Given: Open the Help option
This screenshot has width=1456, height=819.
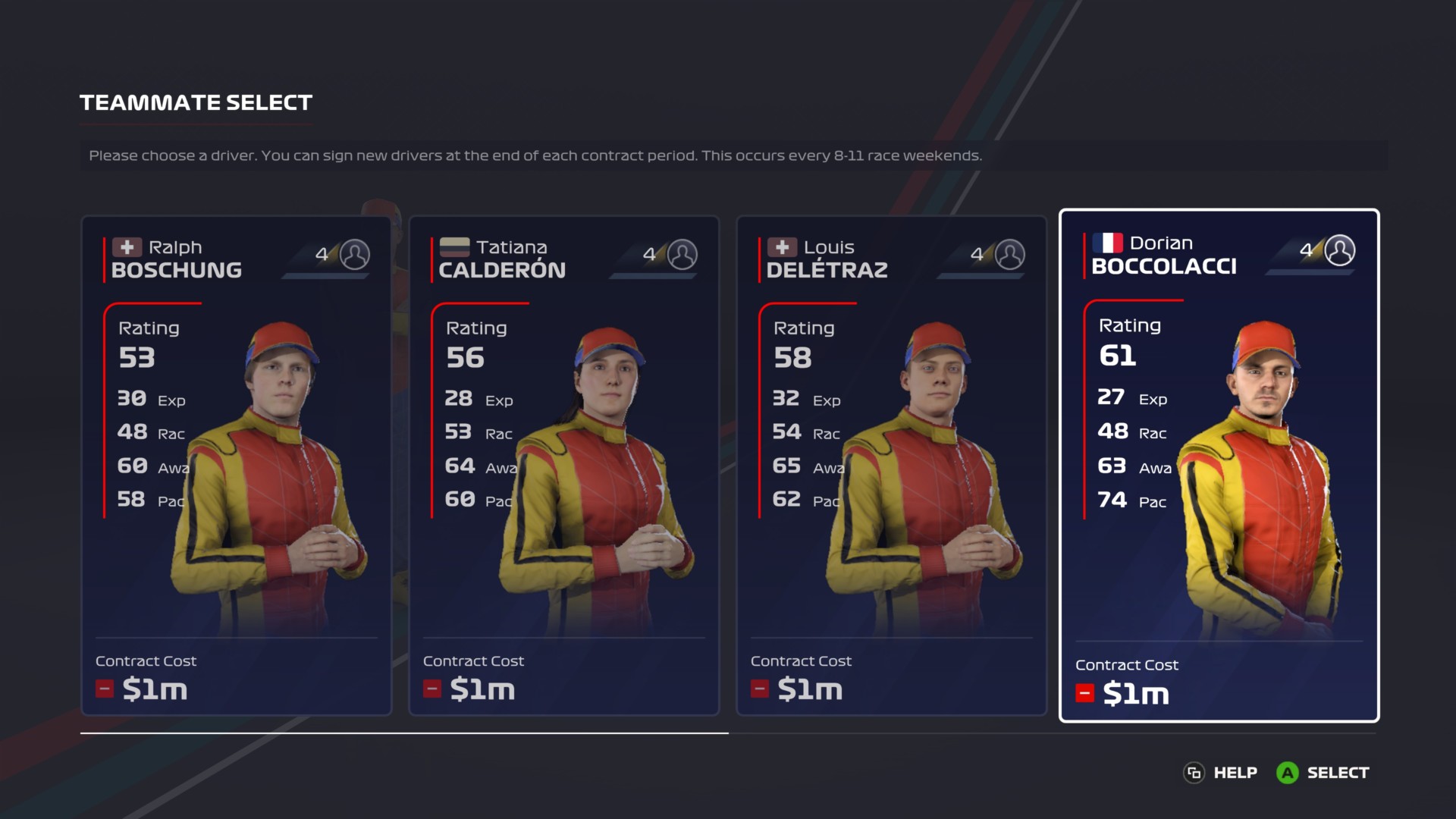Looking at the screenshot, I should point(1220,773).
